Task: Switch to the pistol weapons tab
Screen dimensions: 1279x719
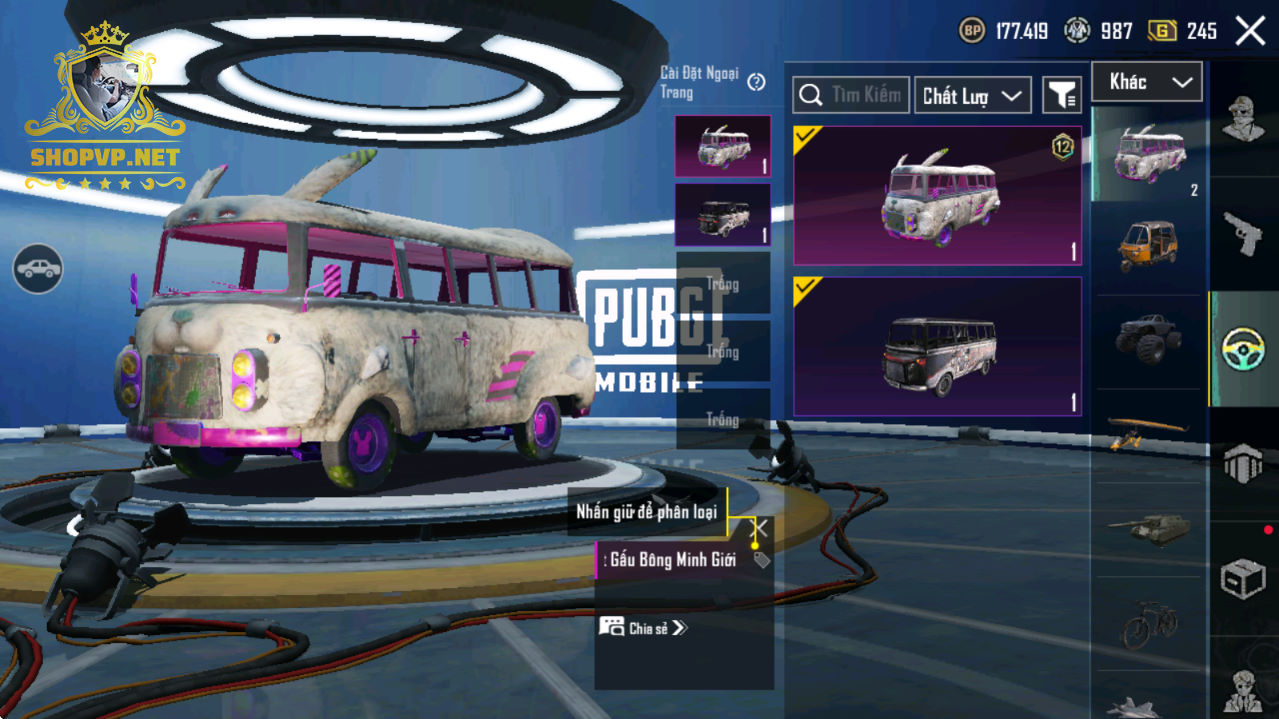Action: tap(1243, 233)
